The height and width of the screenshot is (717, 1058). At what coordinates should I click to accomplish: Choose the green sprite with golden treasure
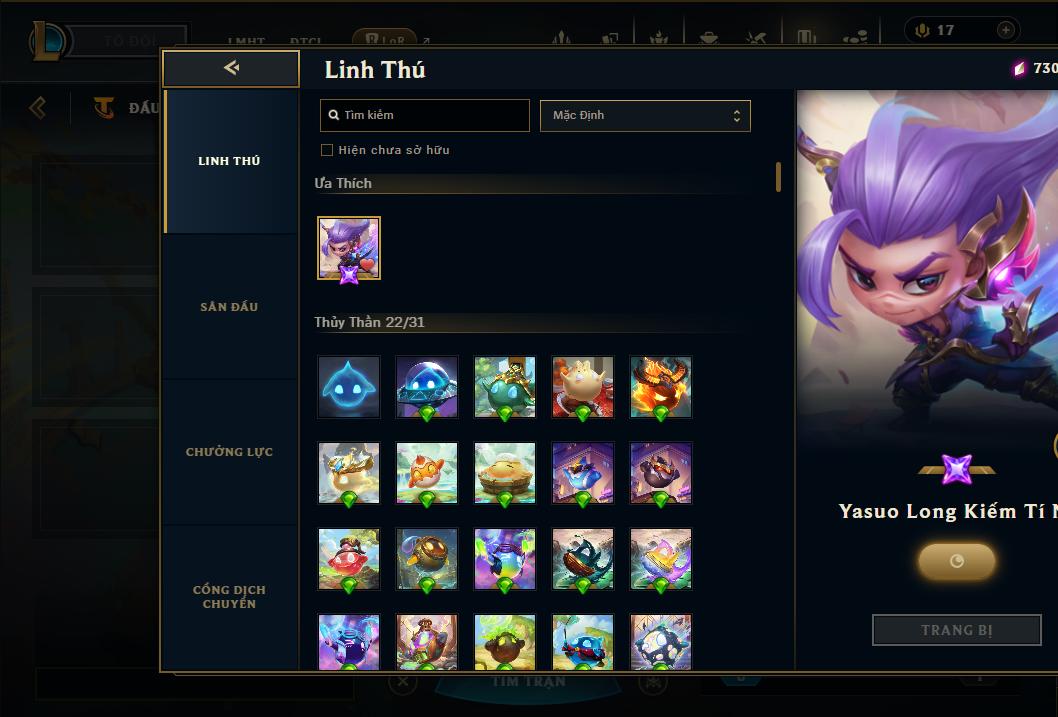click(x=505, y=386)
